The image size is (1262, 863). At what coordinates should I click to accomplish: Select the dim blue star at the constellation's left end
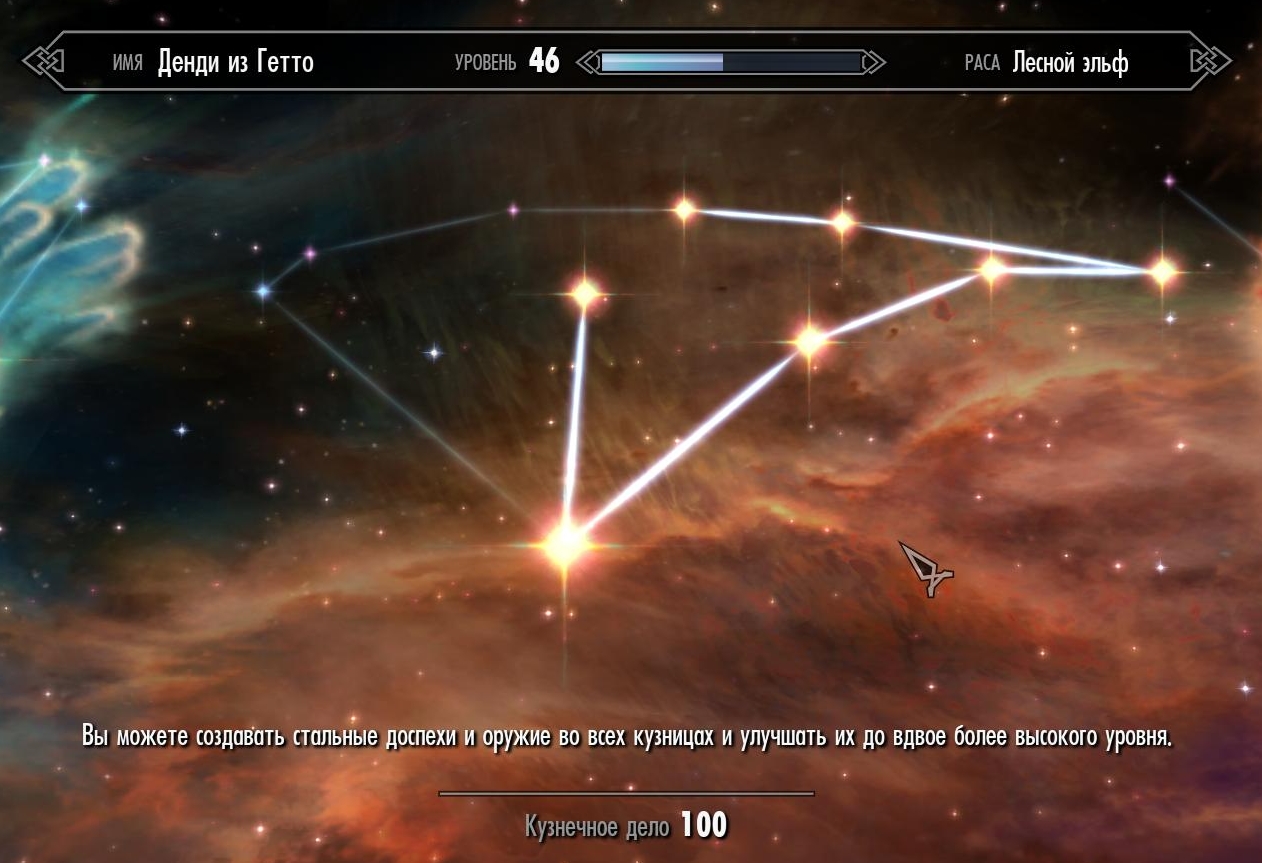tap(263, 291)
